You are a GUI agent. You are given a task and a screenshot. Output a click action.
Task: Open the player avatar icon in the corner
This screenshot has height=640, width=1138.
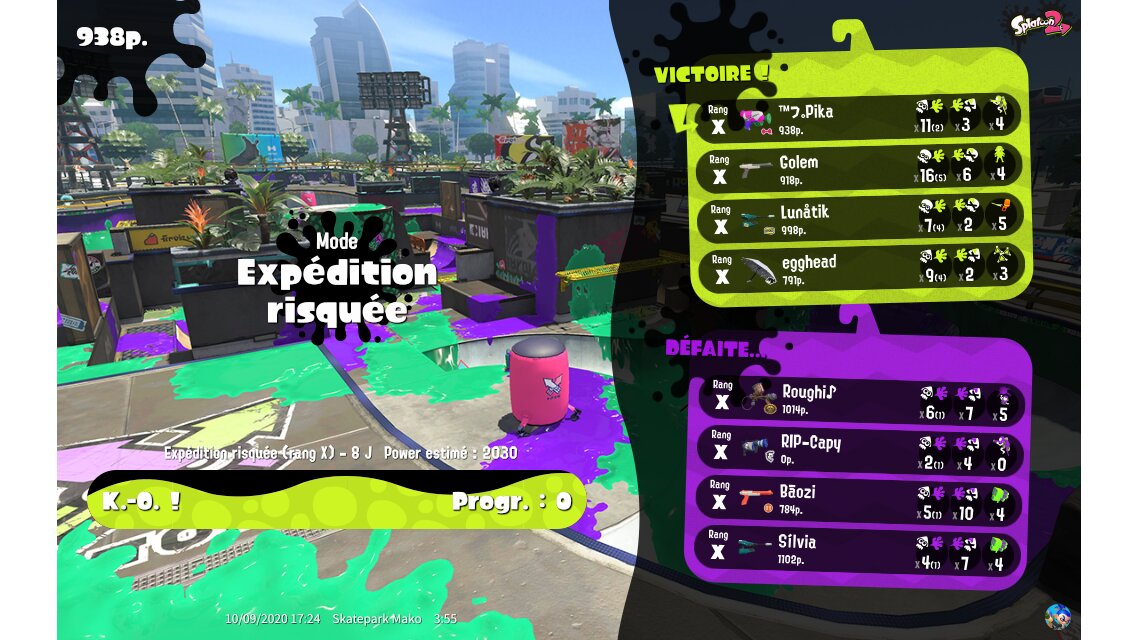point(1057,616)
